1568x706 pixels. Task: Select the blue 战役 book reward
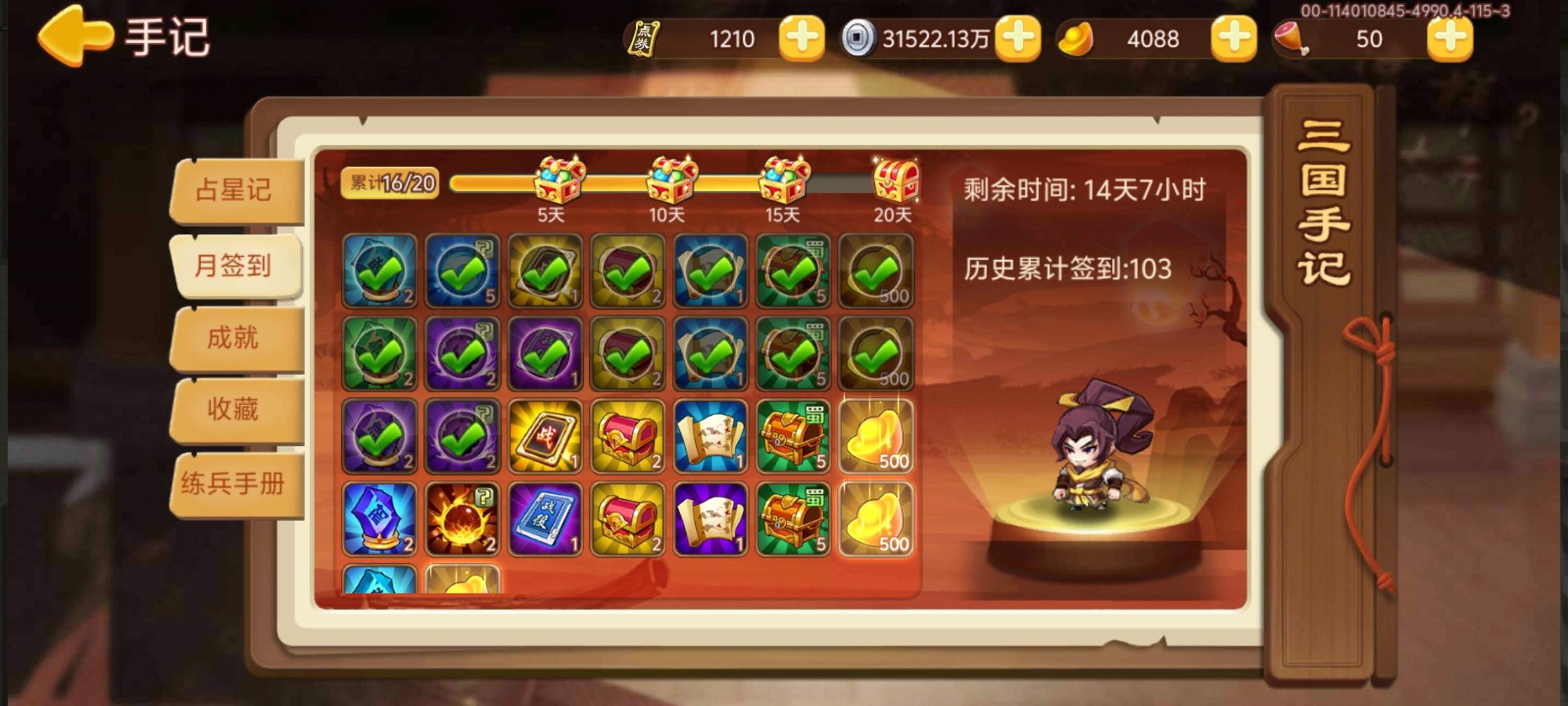pyautogui.click(x=545, y=520)
